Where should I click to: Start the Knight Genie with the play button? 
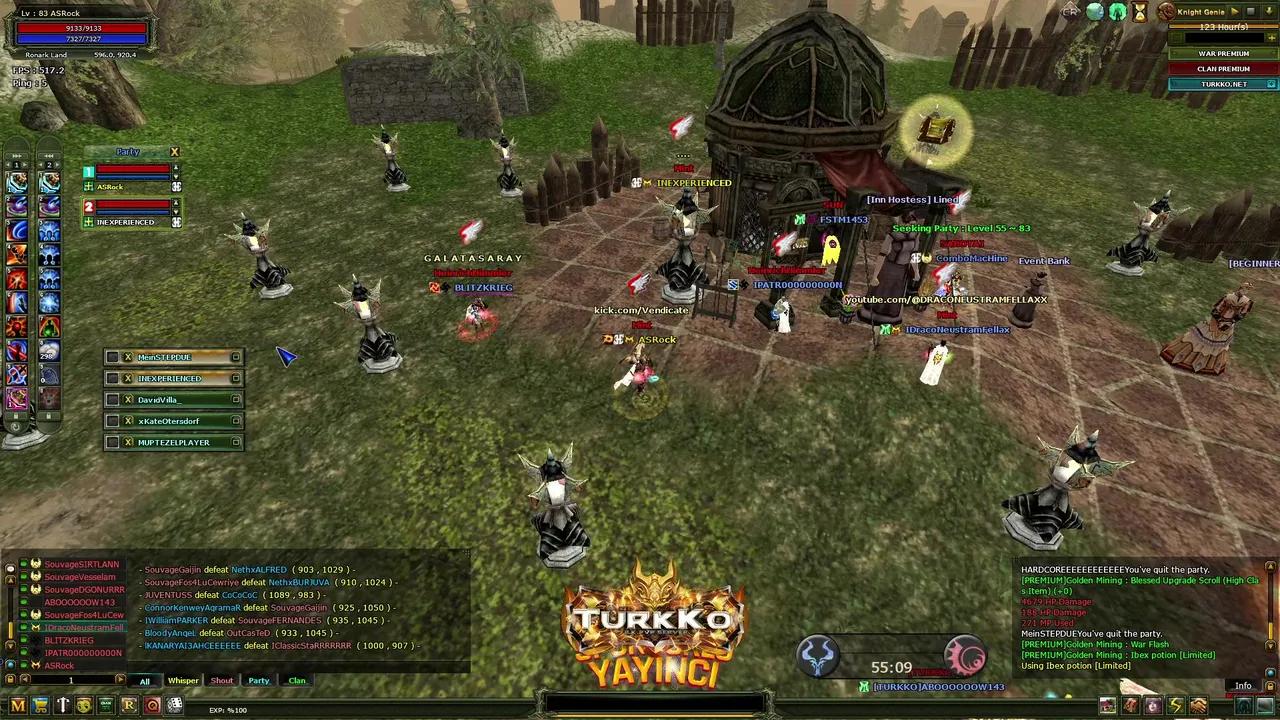click(x=1234, y=12)
